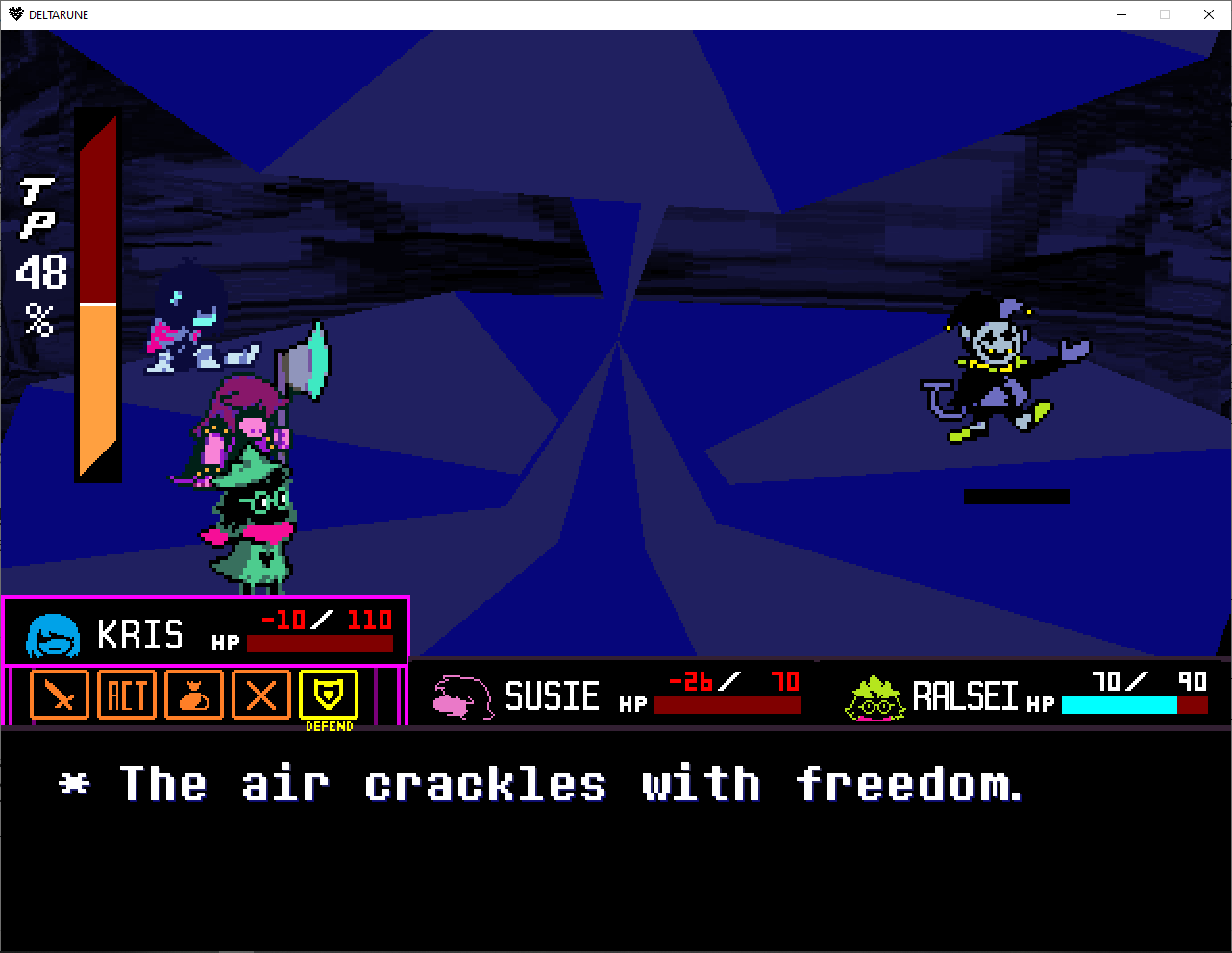Select the SPARE X icon

[x=260, y=695]
